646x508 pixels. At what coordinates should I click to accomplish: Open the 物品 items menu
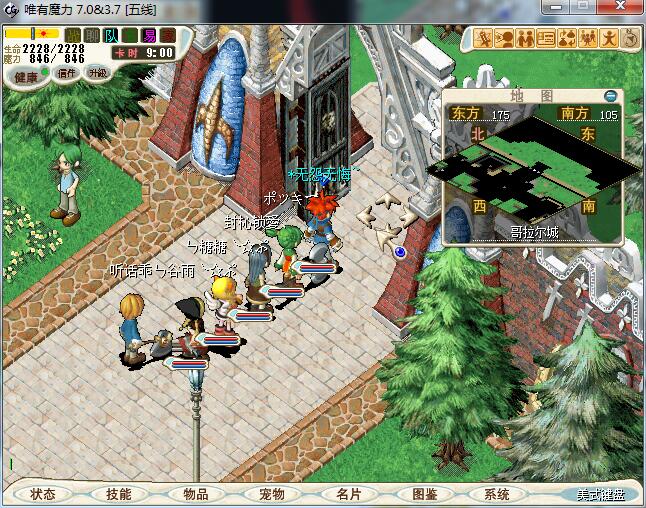tap(195, 494)
